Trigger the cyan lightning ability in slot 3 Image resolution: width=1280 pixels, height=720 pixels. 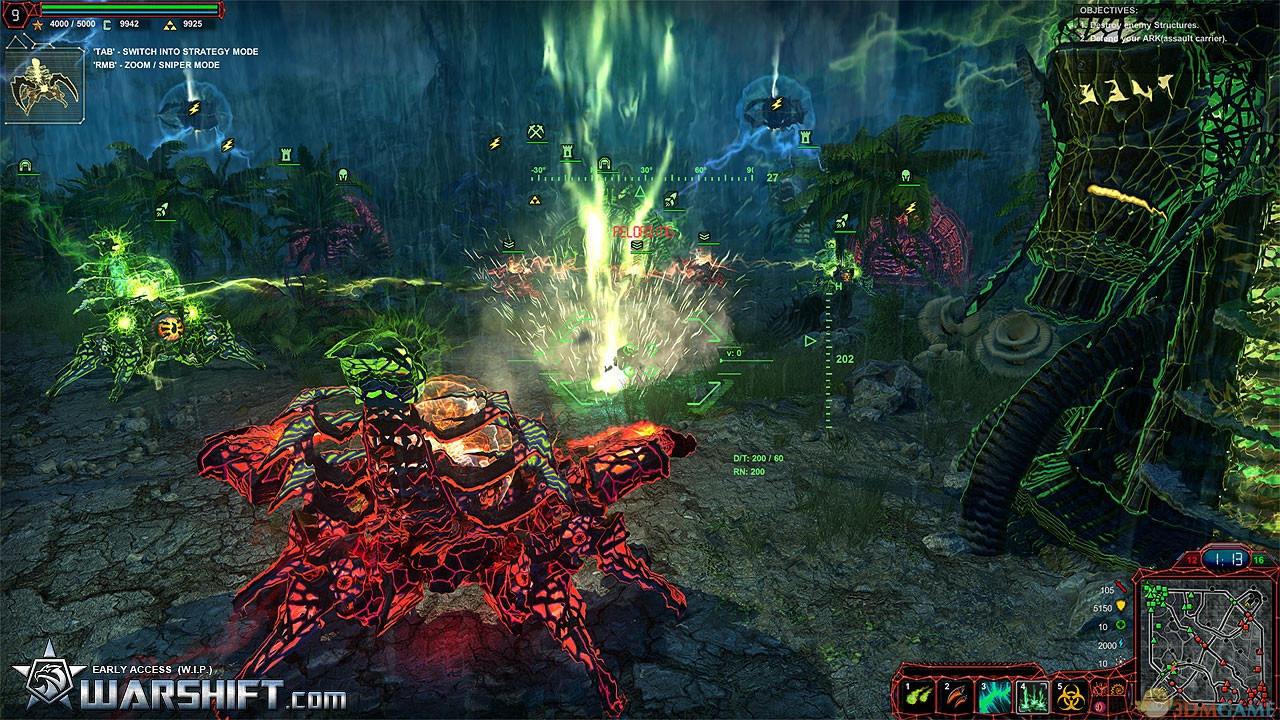996,696
